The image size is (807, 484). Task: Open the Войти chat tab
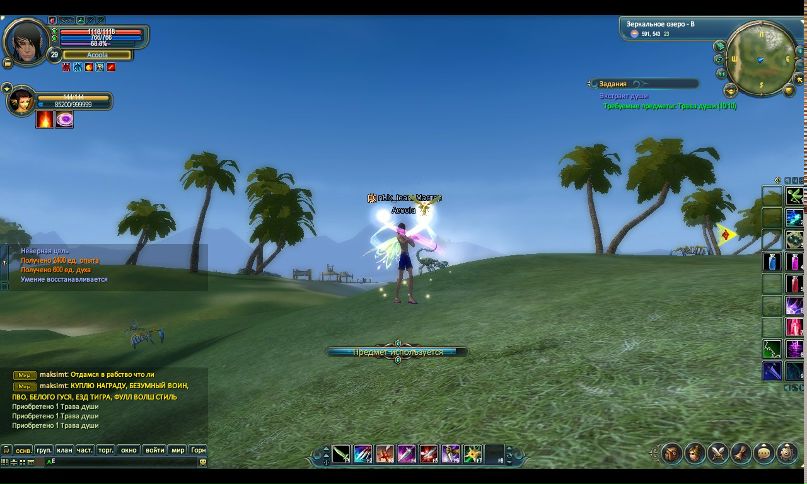(155, 451)
